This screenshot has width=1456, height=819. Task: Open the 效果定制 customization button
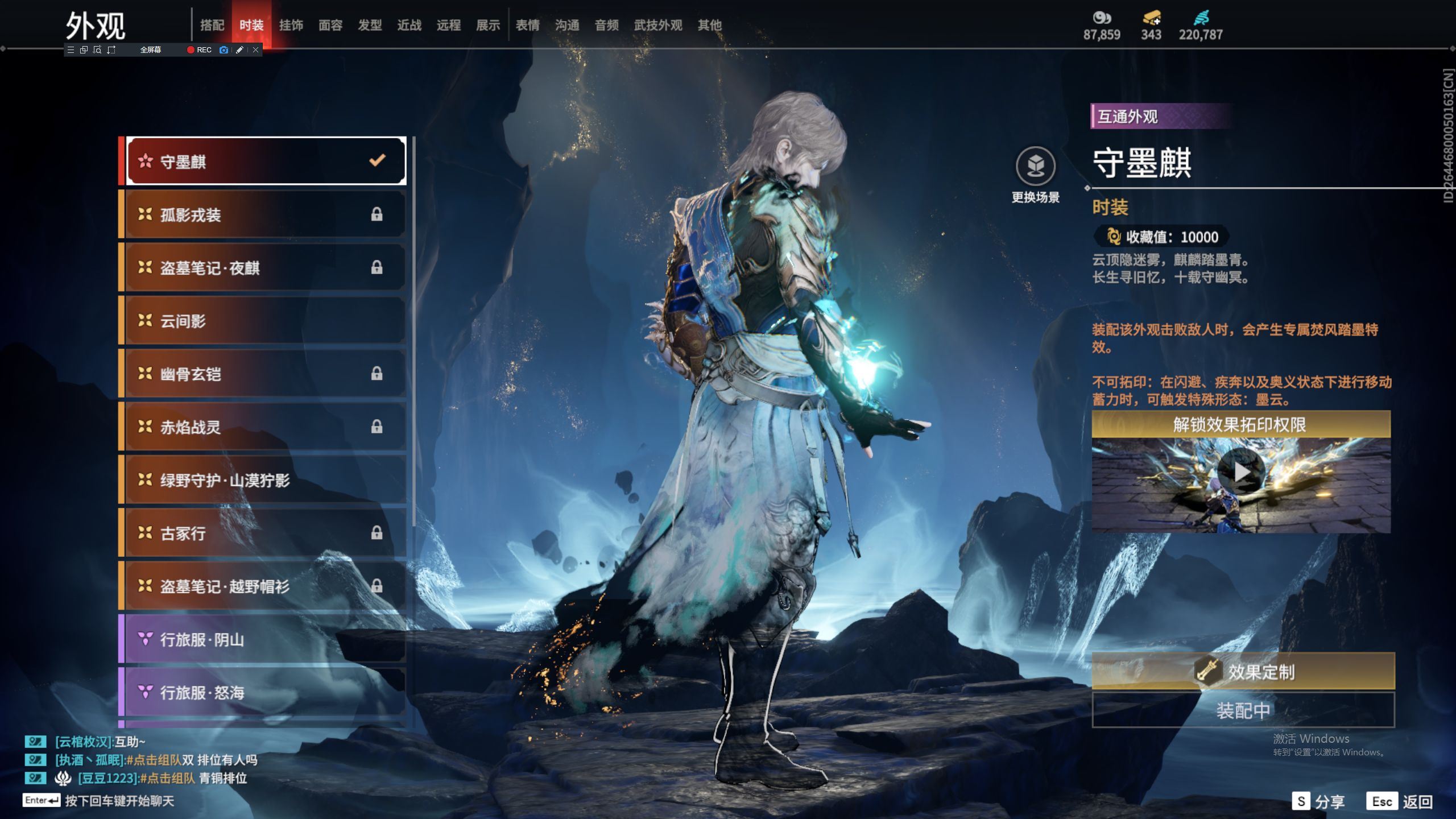(1243, 672)
